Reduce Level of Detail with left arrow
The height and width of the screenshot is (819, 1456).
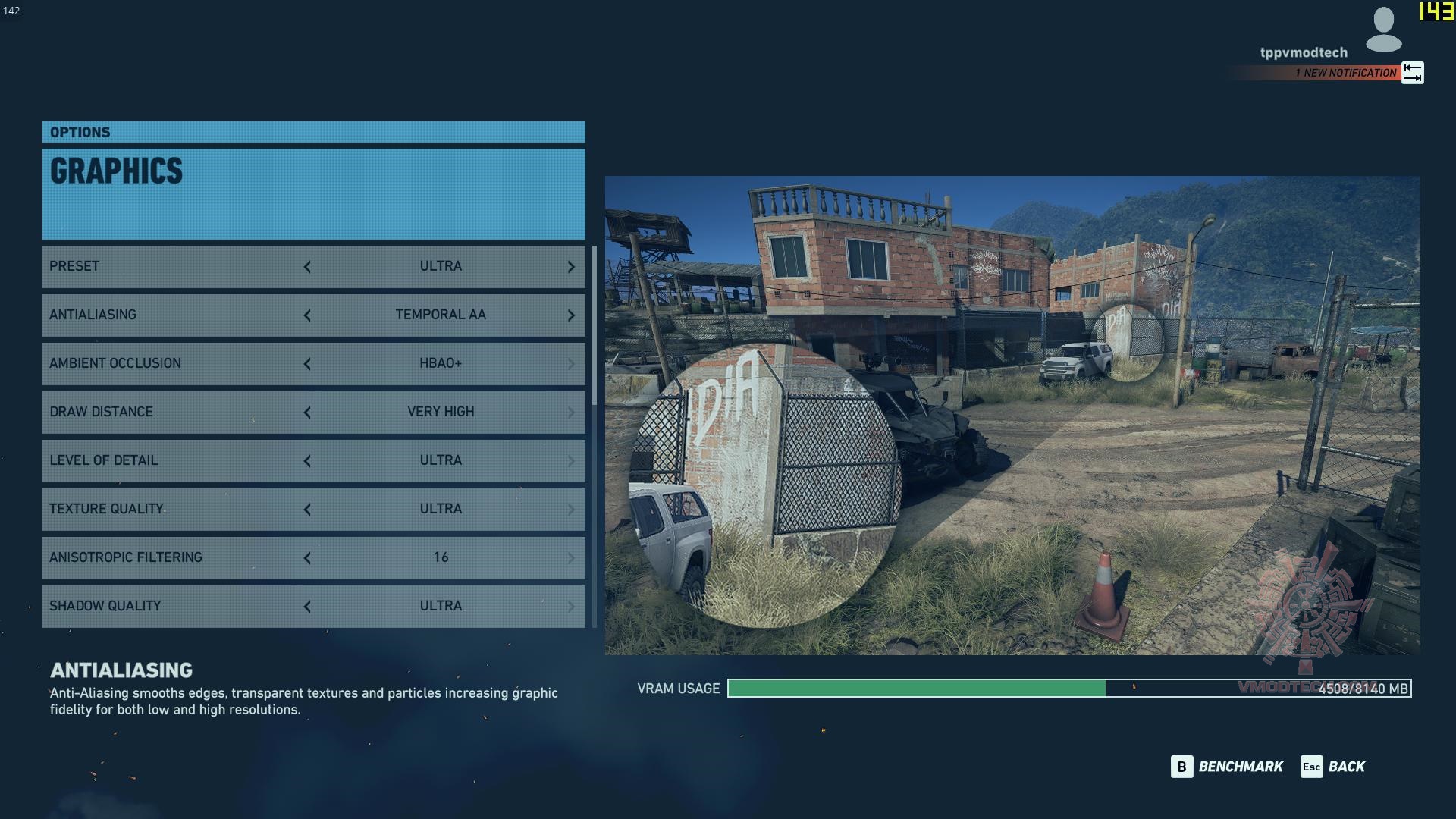(x=307, y=461)
